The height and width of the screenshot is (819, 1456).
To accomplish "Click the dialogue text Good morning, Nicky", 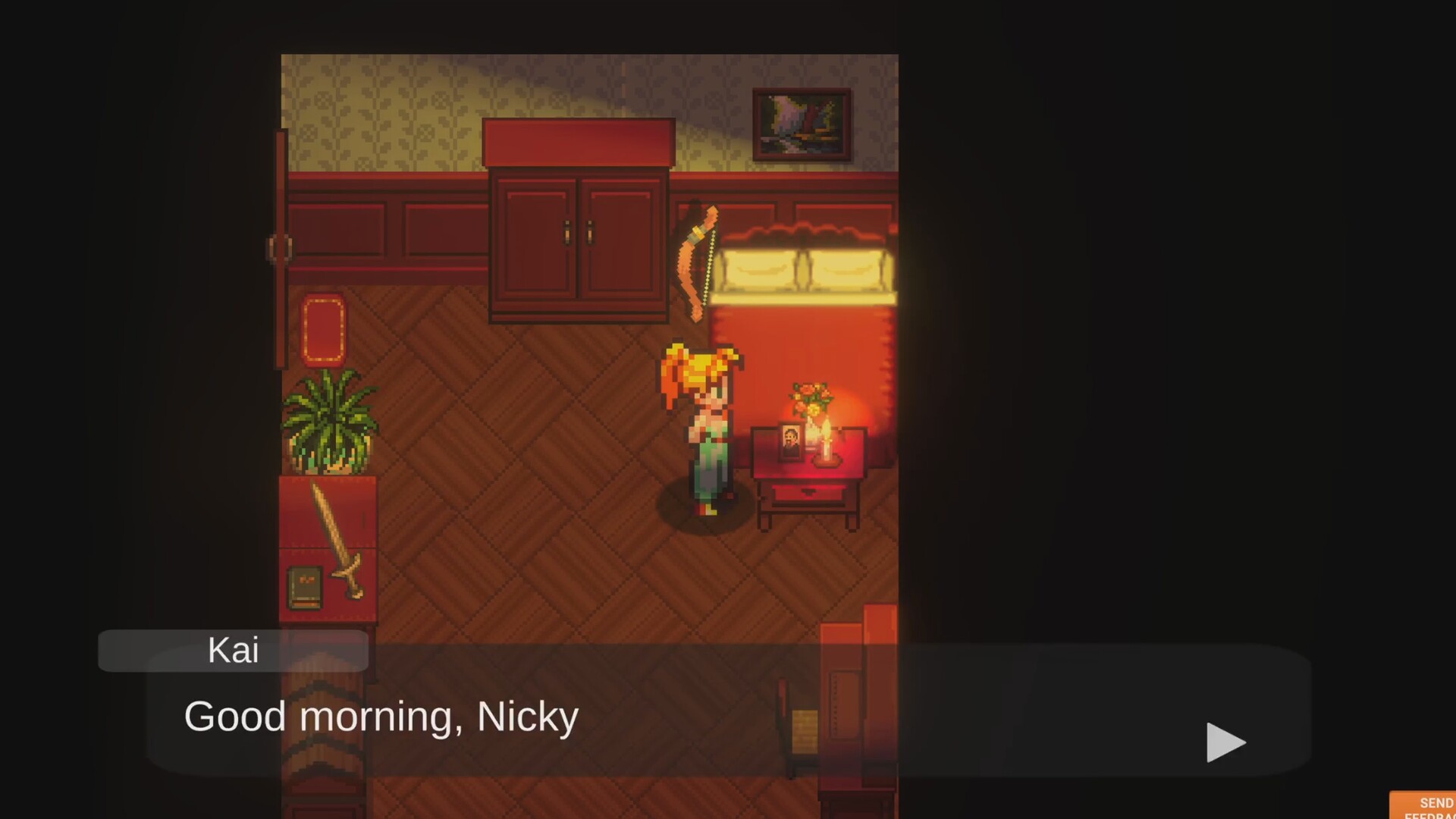I will 379,715.
